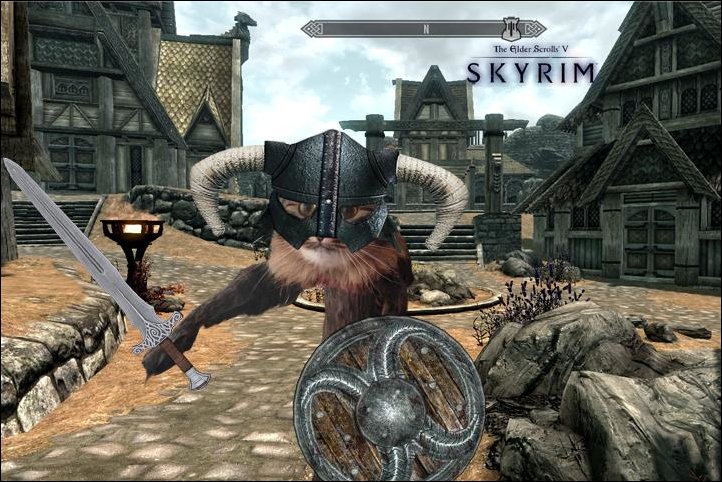Click the compass bar showing north
The image size is (722, 482).
pos(427,29)
